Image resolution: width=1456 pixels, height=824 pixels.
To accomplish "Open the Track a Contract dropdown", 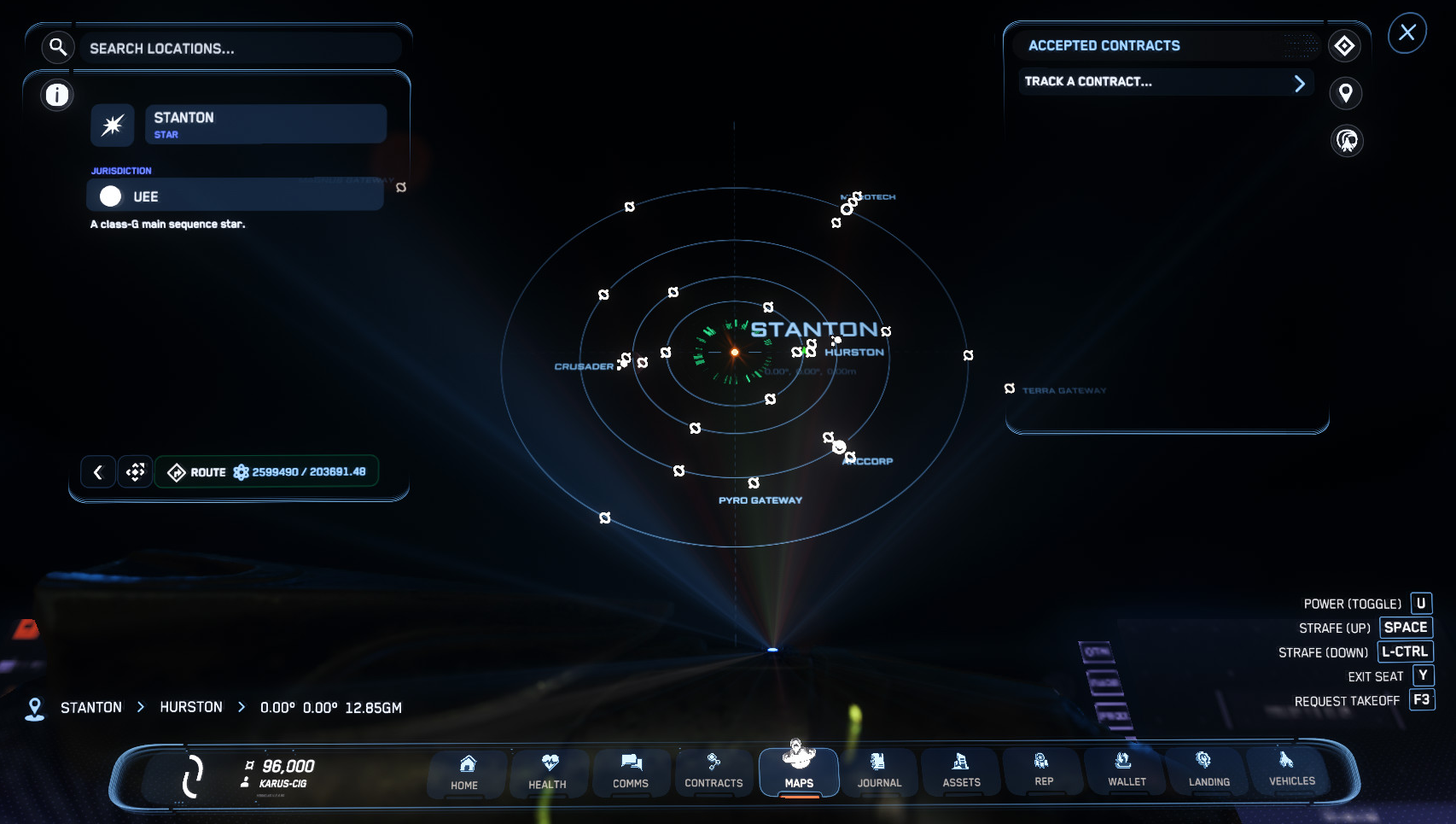I will [1165, 82].
